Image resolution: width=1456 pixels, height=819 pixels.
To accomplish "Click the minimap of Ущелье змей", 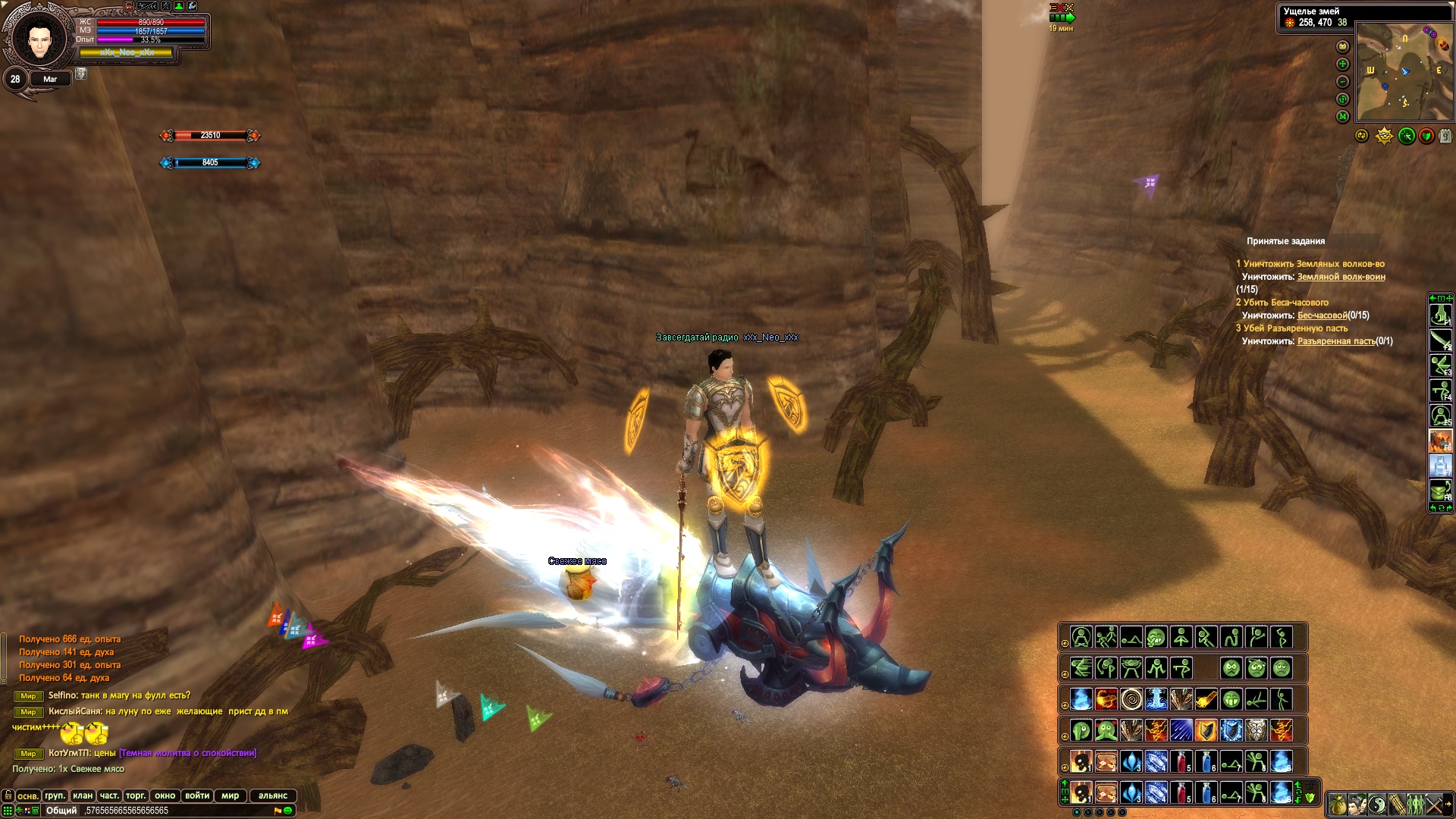I will pos(1404,72).
